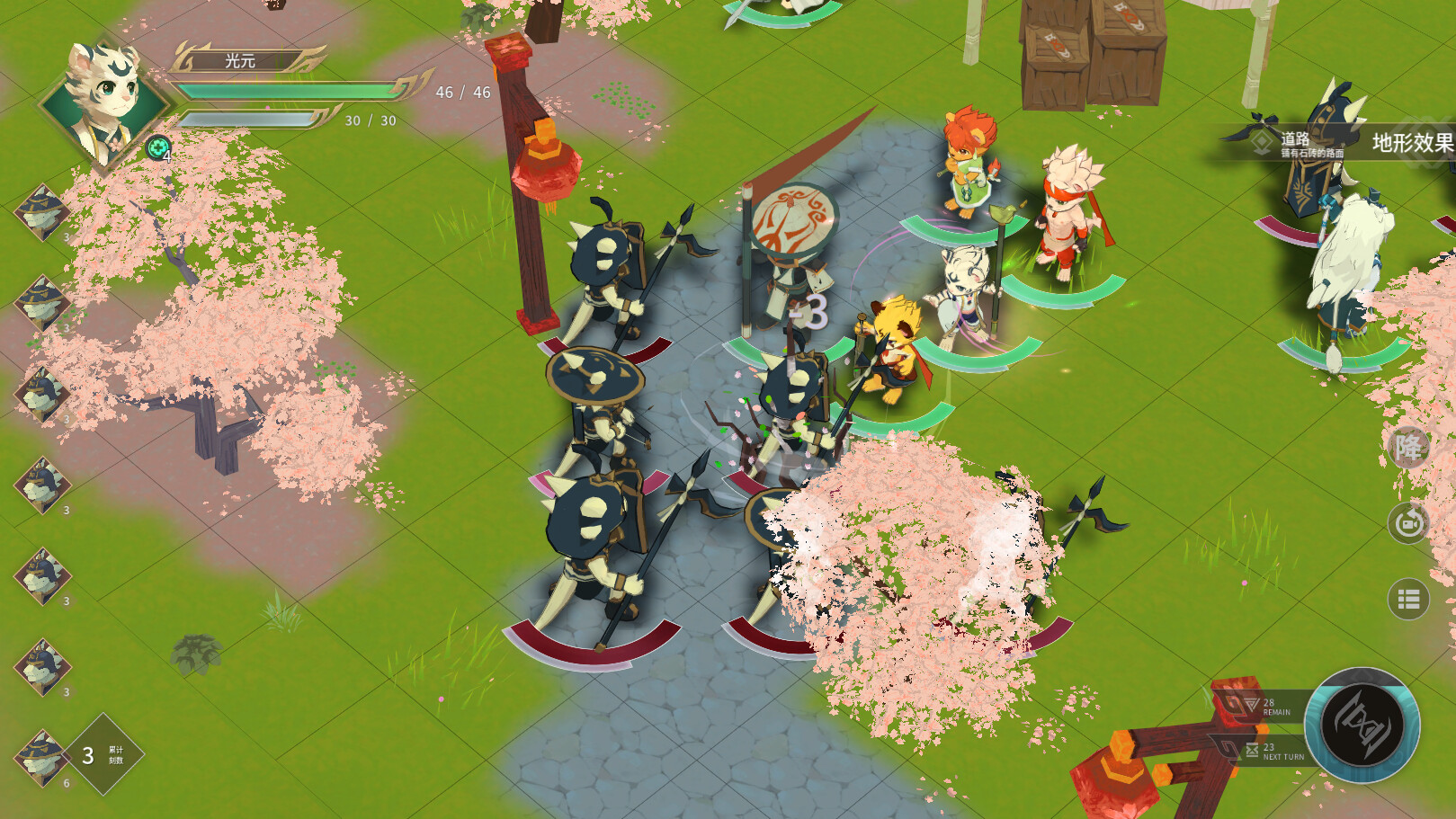Select the circular rotate camera icon
Screen dimensions: 1456x819
pyautogui.click(x=1407, y=521)
